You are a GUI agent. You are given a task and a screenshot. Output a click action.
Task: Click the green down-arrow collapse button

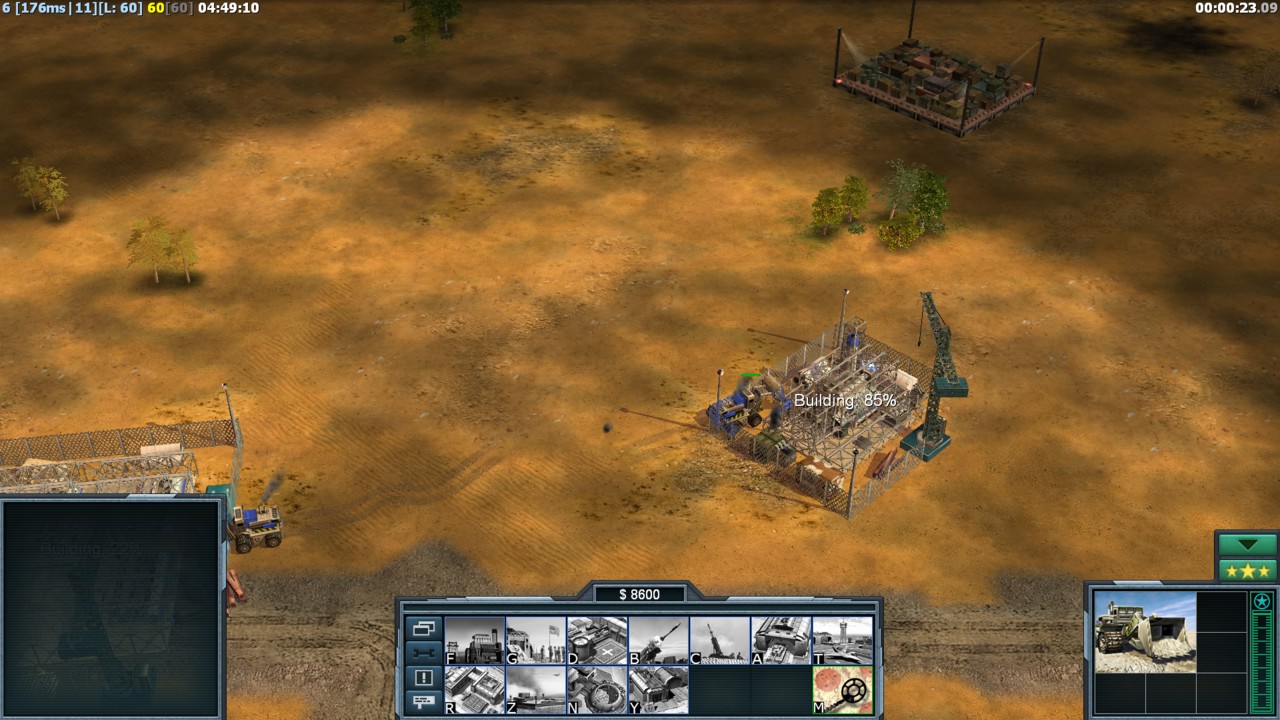(1248, 545)
